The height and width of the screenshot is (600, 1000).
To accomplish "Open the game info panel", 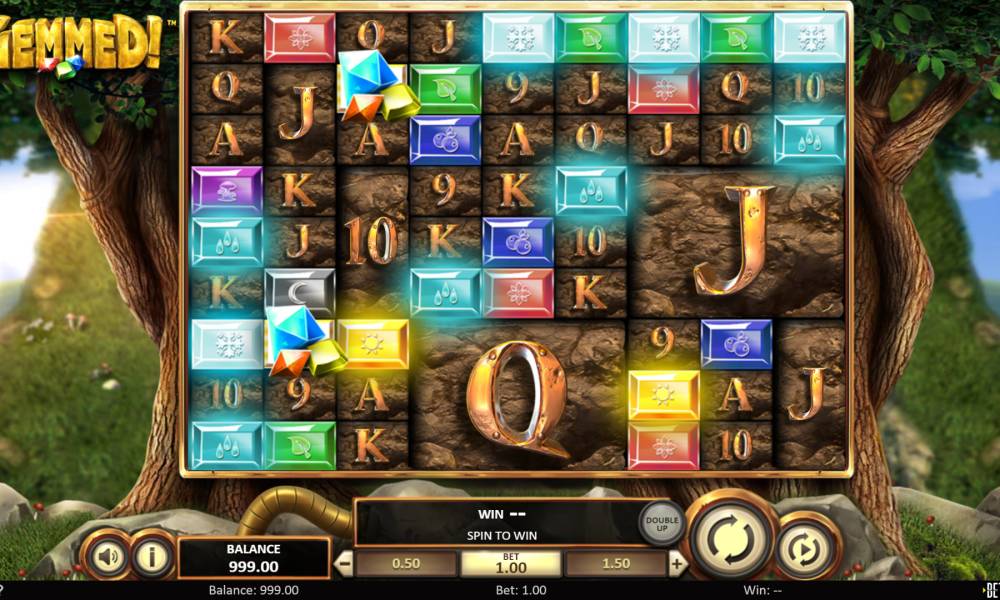I will pos(152,556).
